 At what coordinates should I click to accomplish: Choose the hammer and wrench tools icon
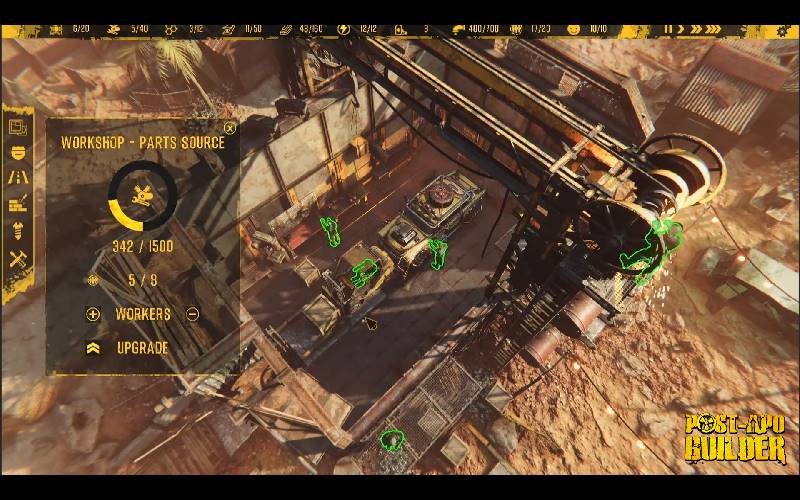[17, 258]
